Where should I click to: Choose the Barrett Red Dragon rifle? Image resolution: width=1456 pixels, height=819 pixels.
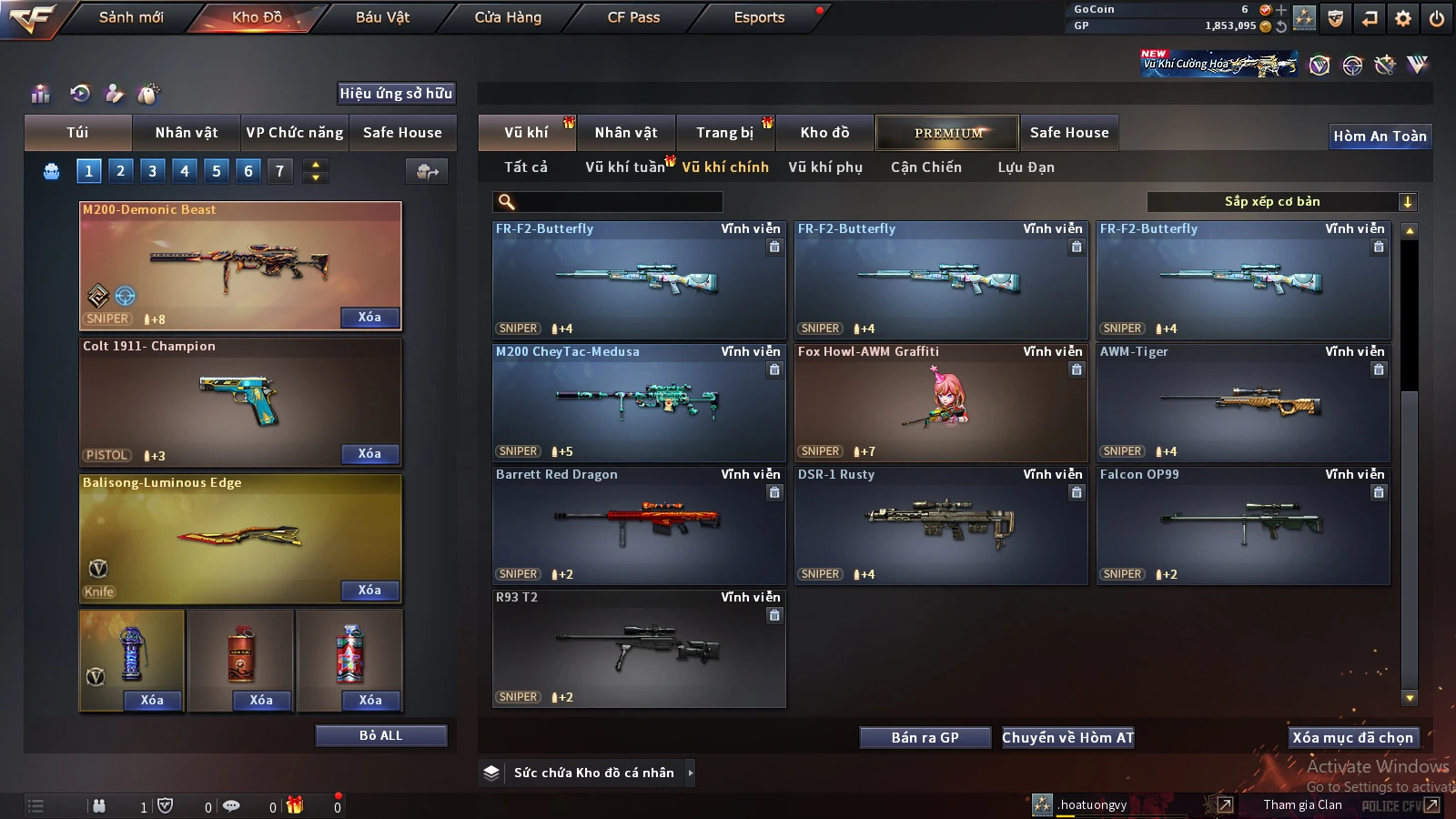point(639,525)
